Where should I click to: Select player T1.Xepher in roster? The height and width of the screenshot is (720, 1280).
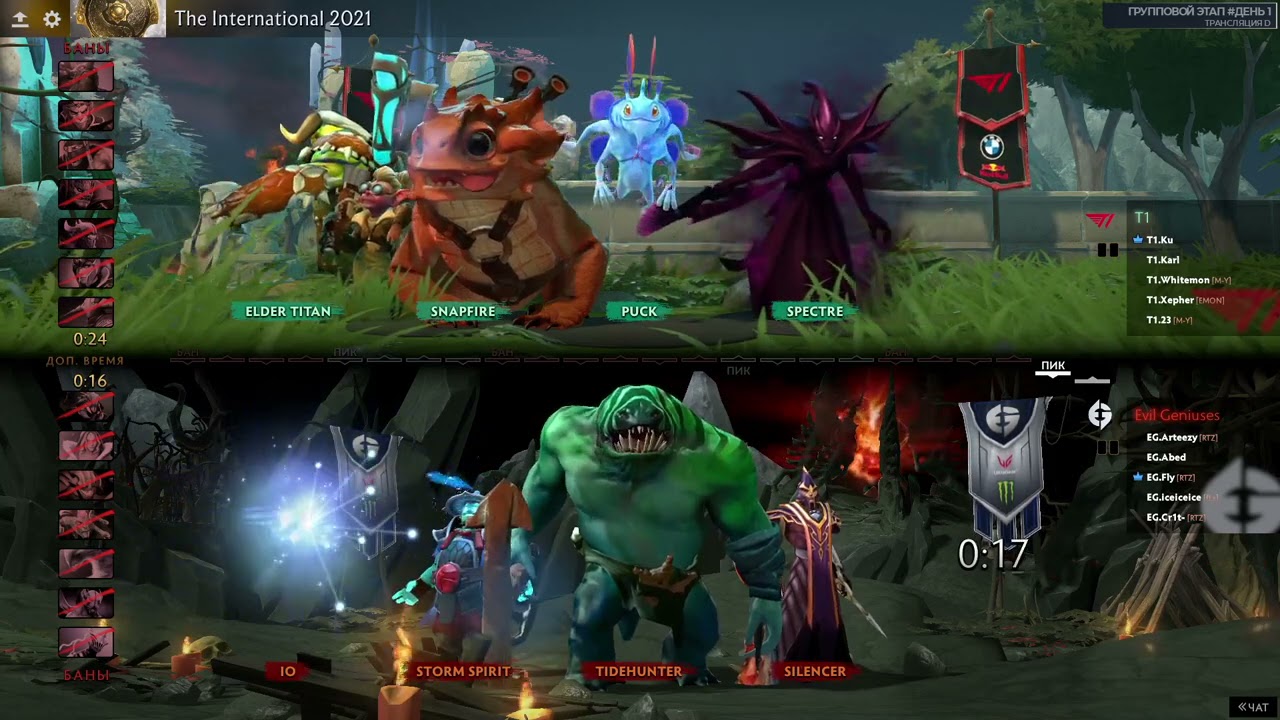(1170, 300)
